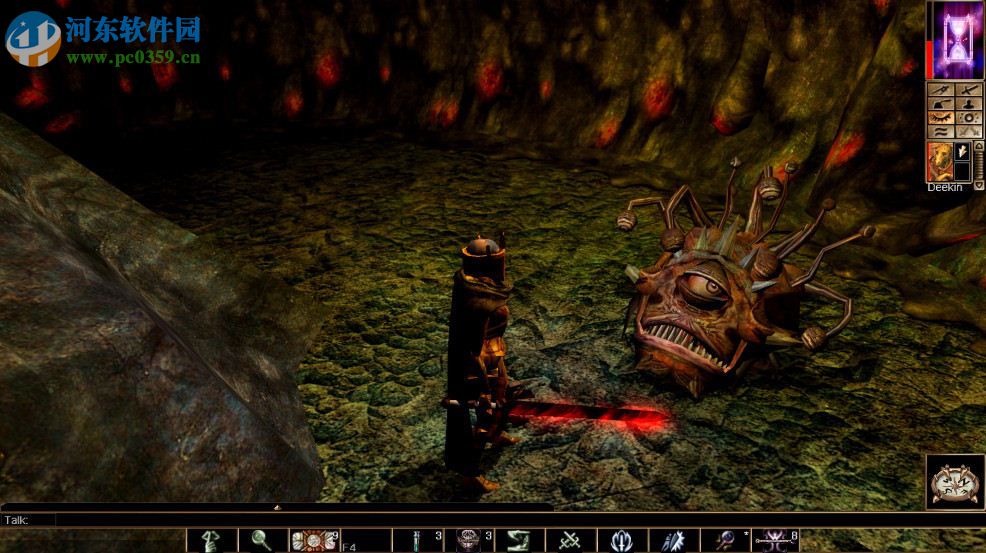The image size is (986, 553).
Task: Open the wavy lines side panel button
Action: 941,131
